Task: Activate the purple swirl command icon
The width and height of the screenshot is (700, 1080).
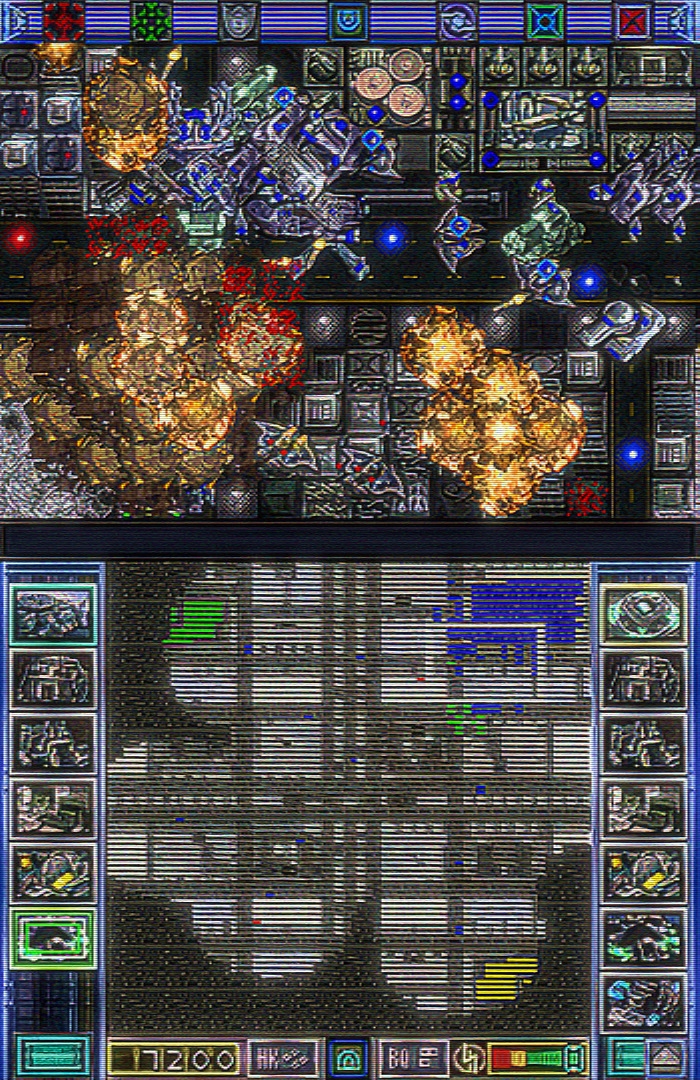Action: tap(458, 20)
